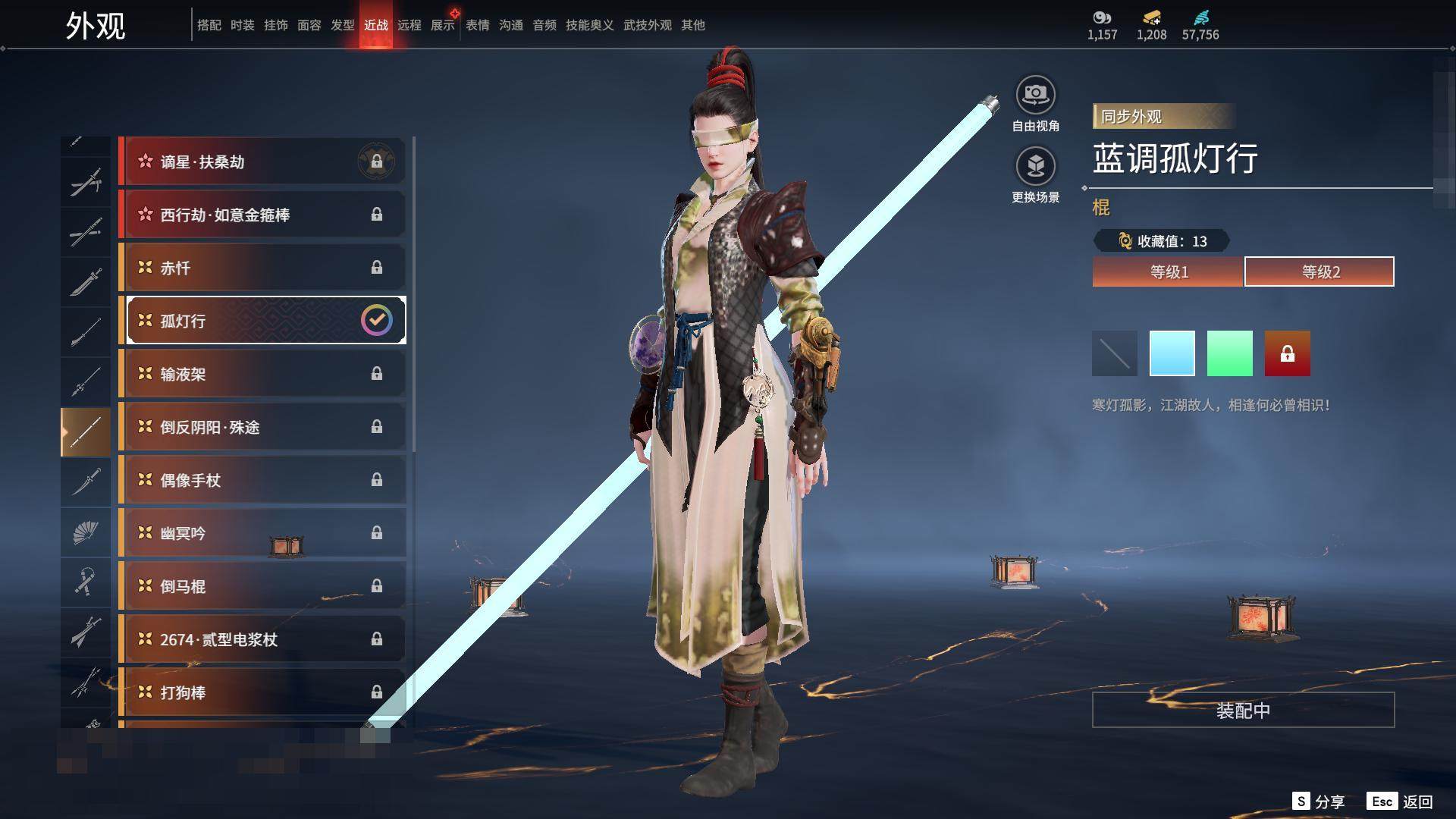1456x819 pixels.
Task: Choose the 赤忏 staff skin
Action: tap(263, 268)
